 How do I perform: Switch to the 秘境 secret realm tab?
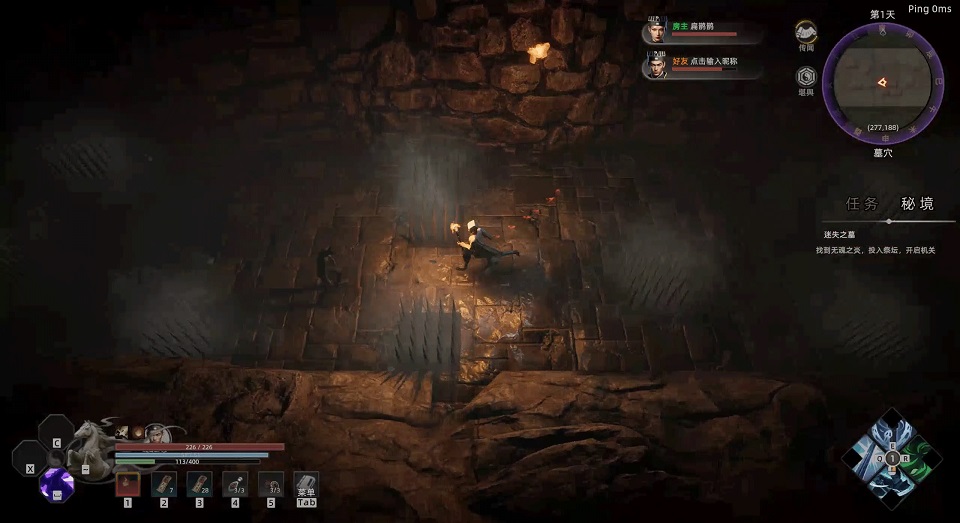click(917, 204)
